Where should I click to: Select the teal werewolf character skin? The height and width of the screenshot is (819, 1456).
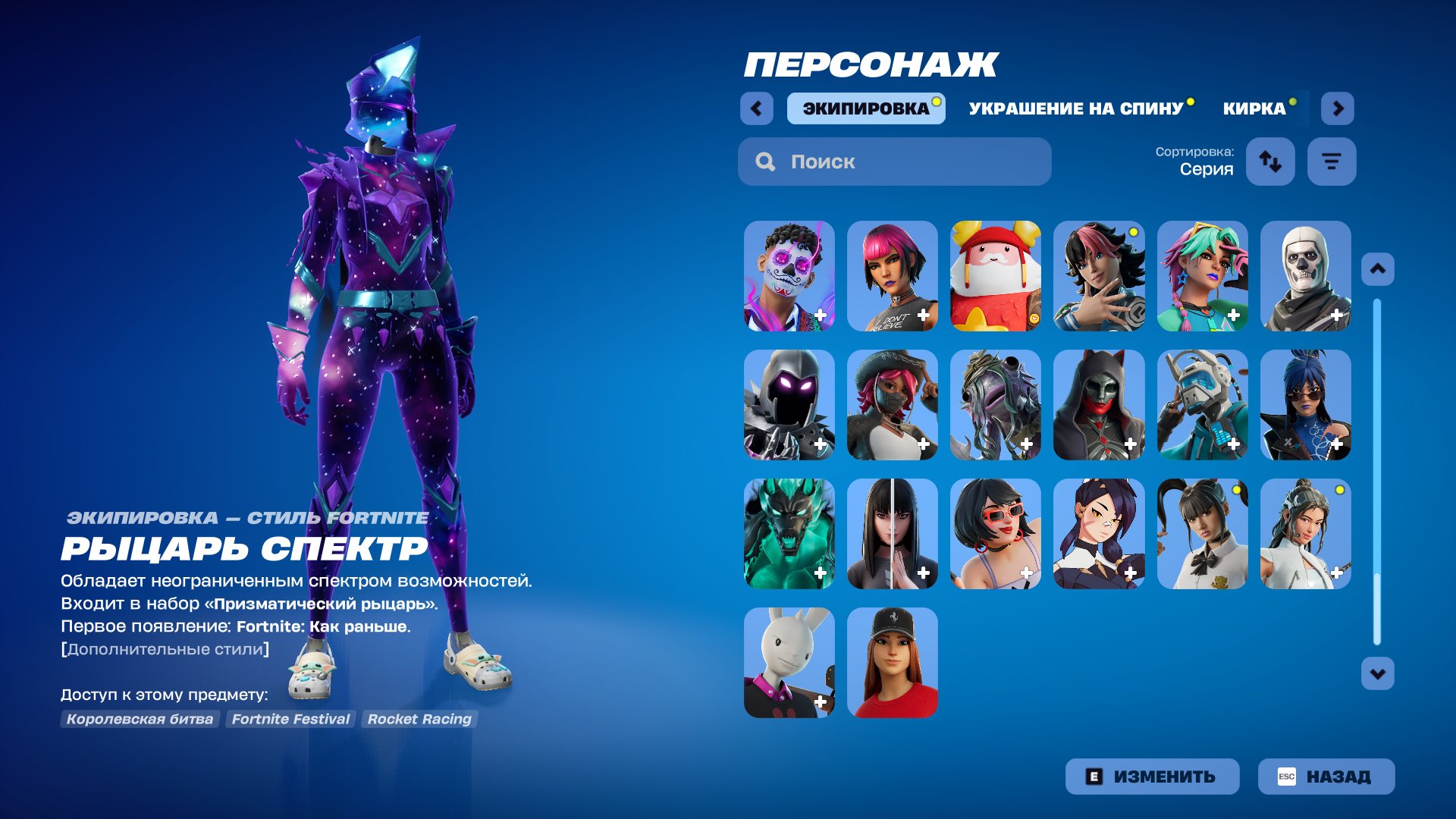tap(788, 535)
